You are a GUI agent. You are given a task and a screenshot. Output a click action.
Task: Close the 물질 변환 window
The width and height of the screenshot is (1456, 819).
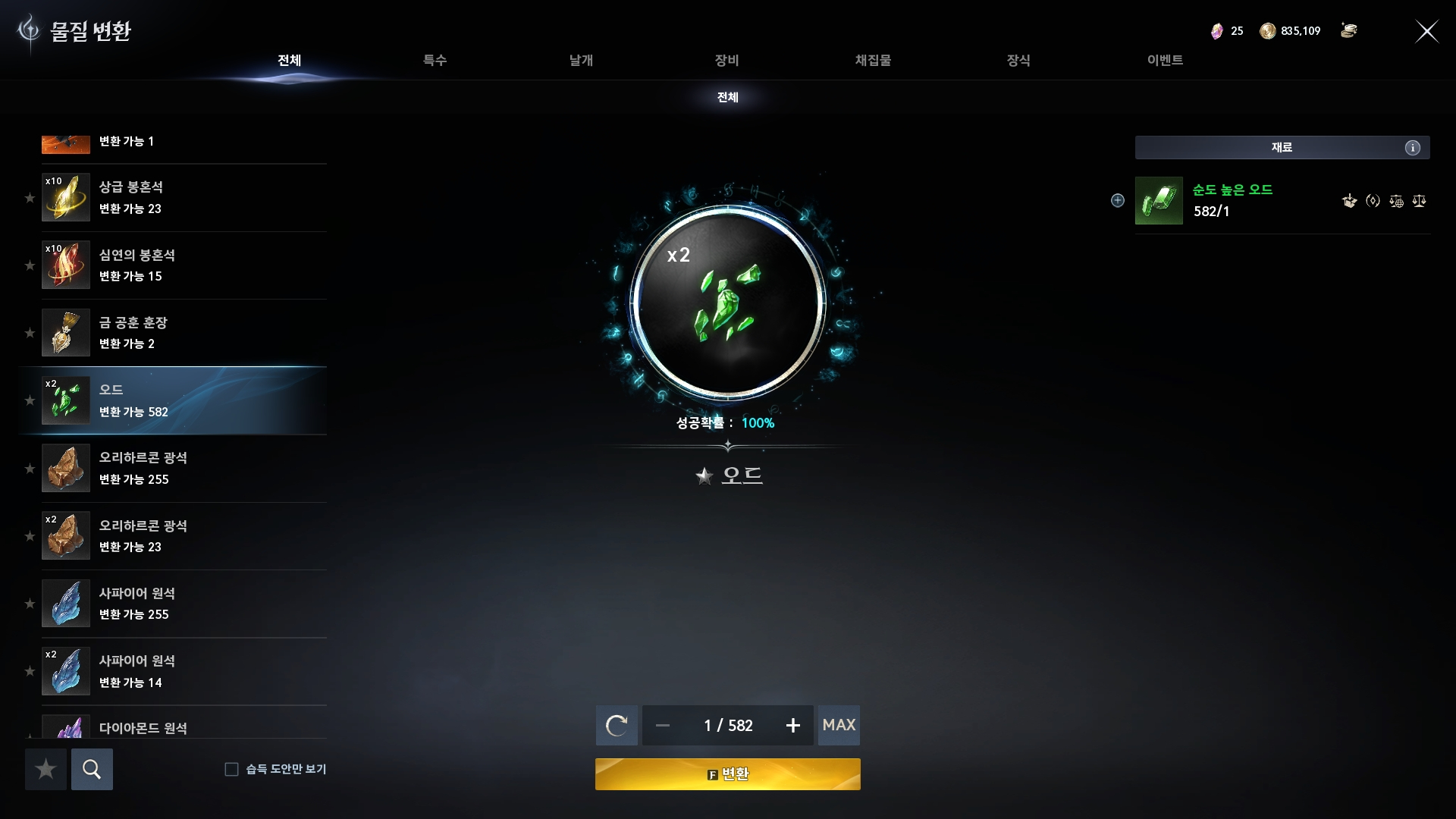pyautogui.click(x=1426, y=31)
